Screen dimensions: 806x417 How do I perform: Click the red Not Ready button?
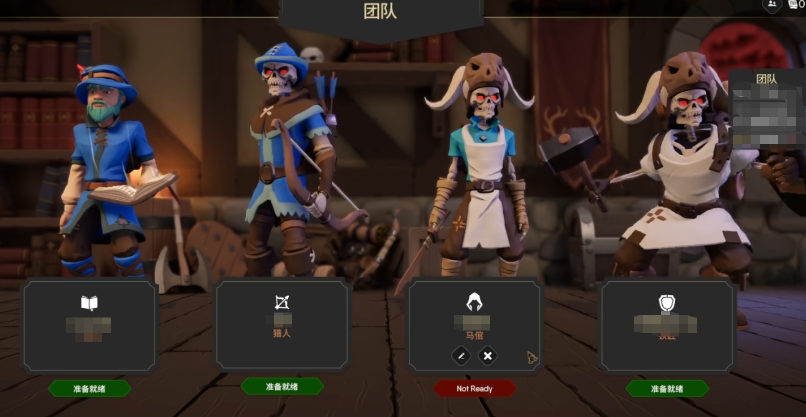pos(475,388)
